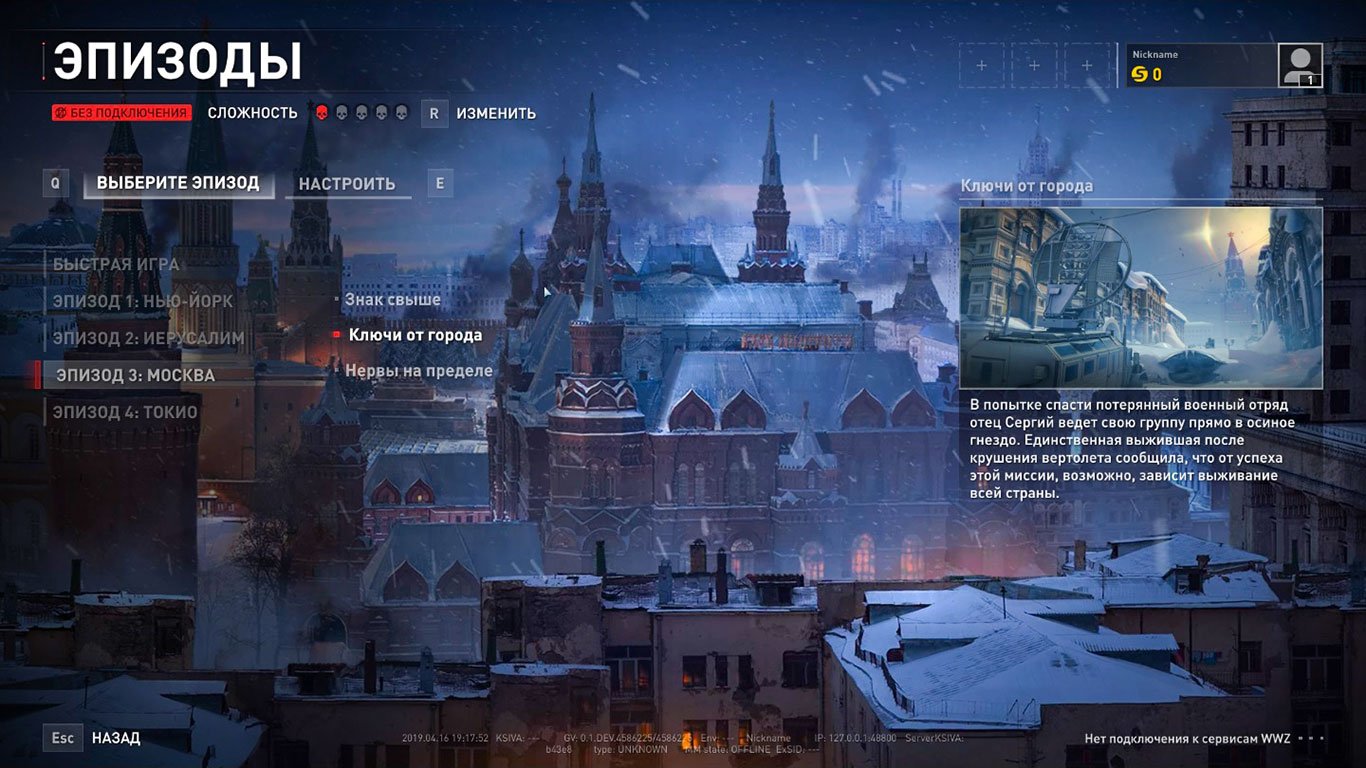Open the ВЫБЕРИТЕ ЭПИЗОД tab
Screen dimensions: 1366x768
coord(178,183)
